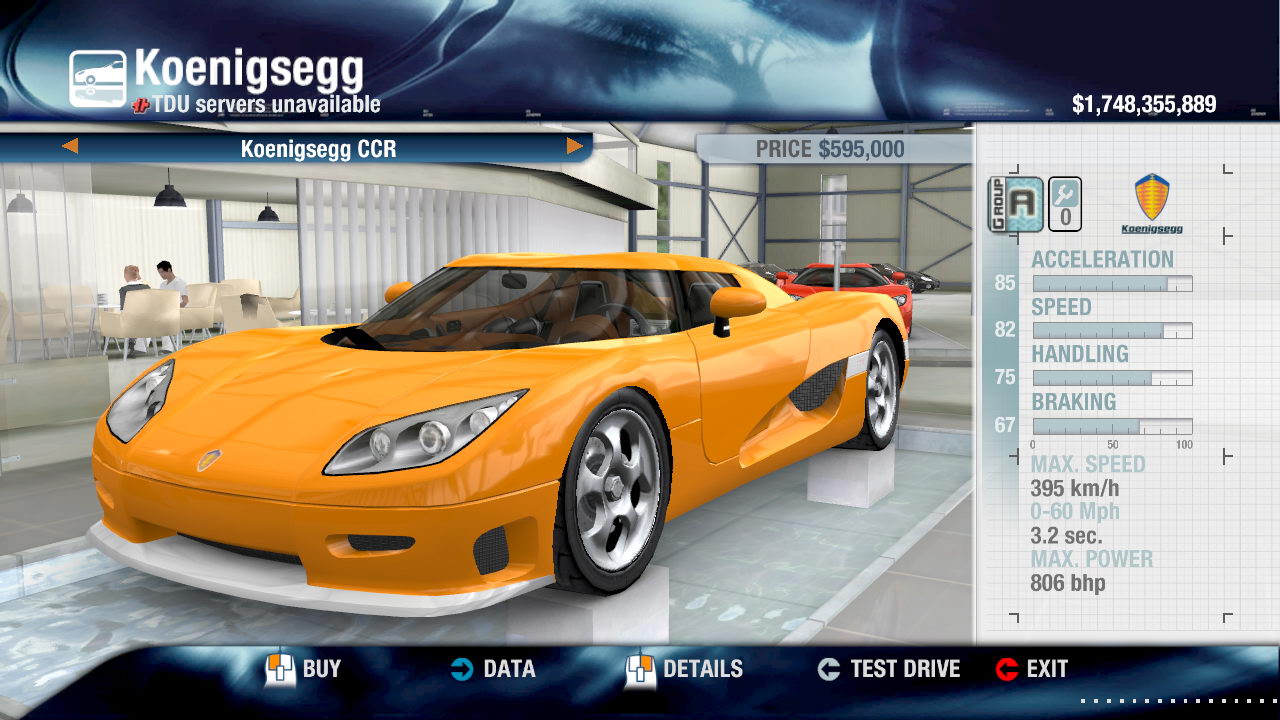Buy the Koenigsegg CCR
This screenshot has height=720, width=1280.
pyautogui.click(x=304, y=669)
